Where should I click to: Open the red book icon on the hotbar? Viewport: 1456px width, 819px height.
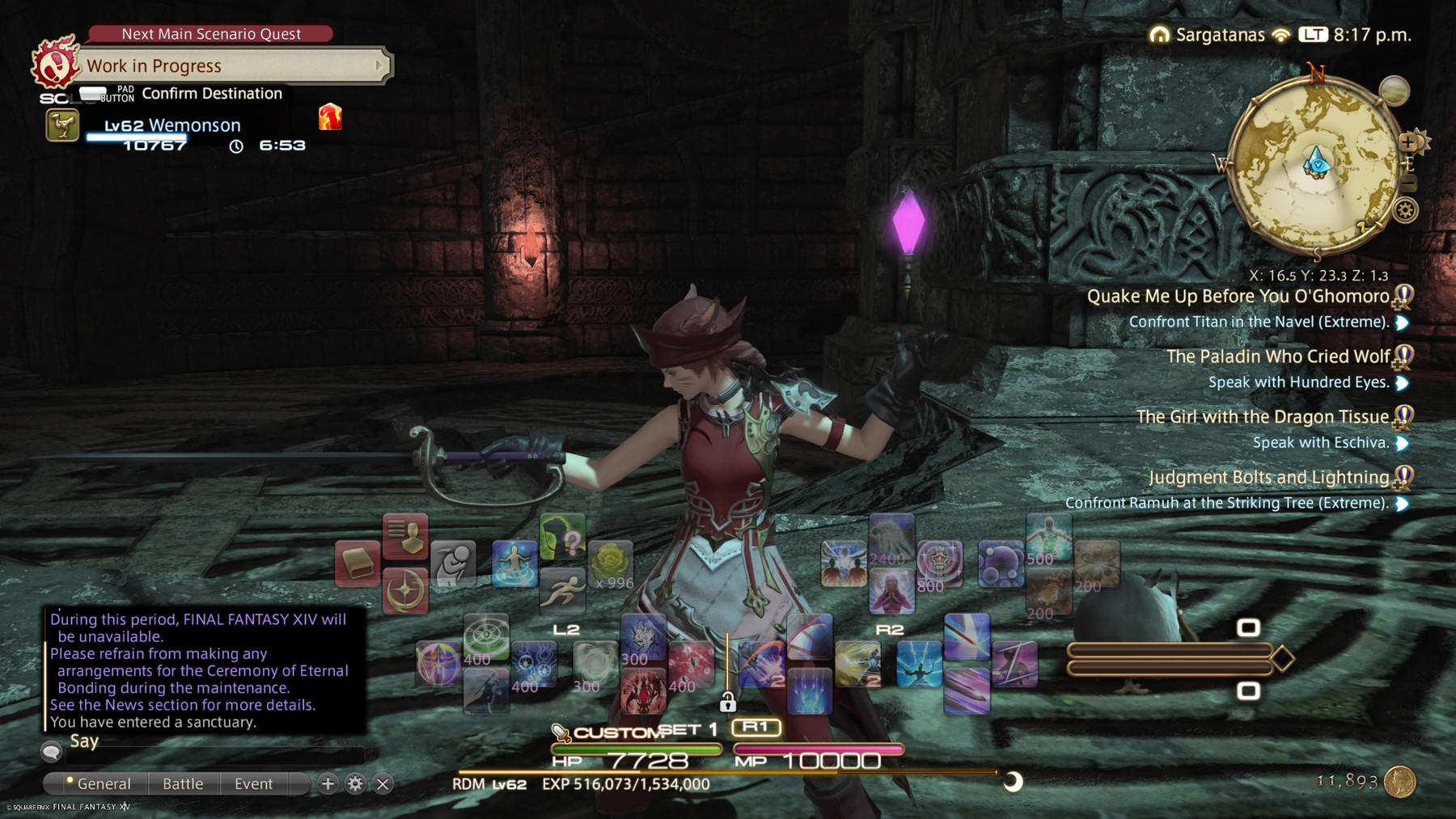(x=357, y=563)
